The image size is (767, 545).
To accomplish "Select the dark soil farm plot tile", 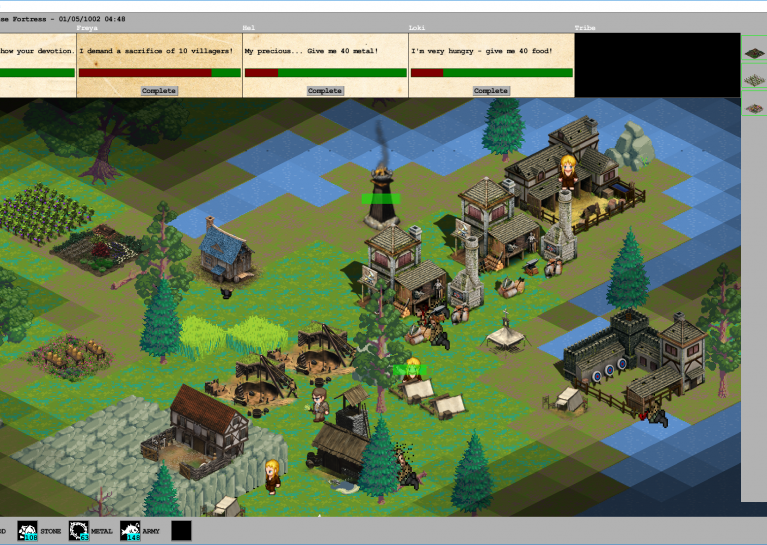I will 753,53.
